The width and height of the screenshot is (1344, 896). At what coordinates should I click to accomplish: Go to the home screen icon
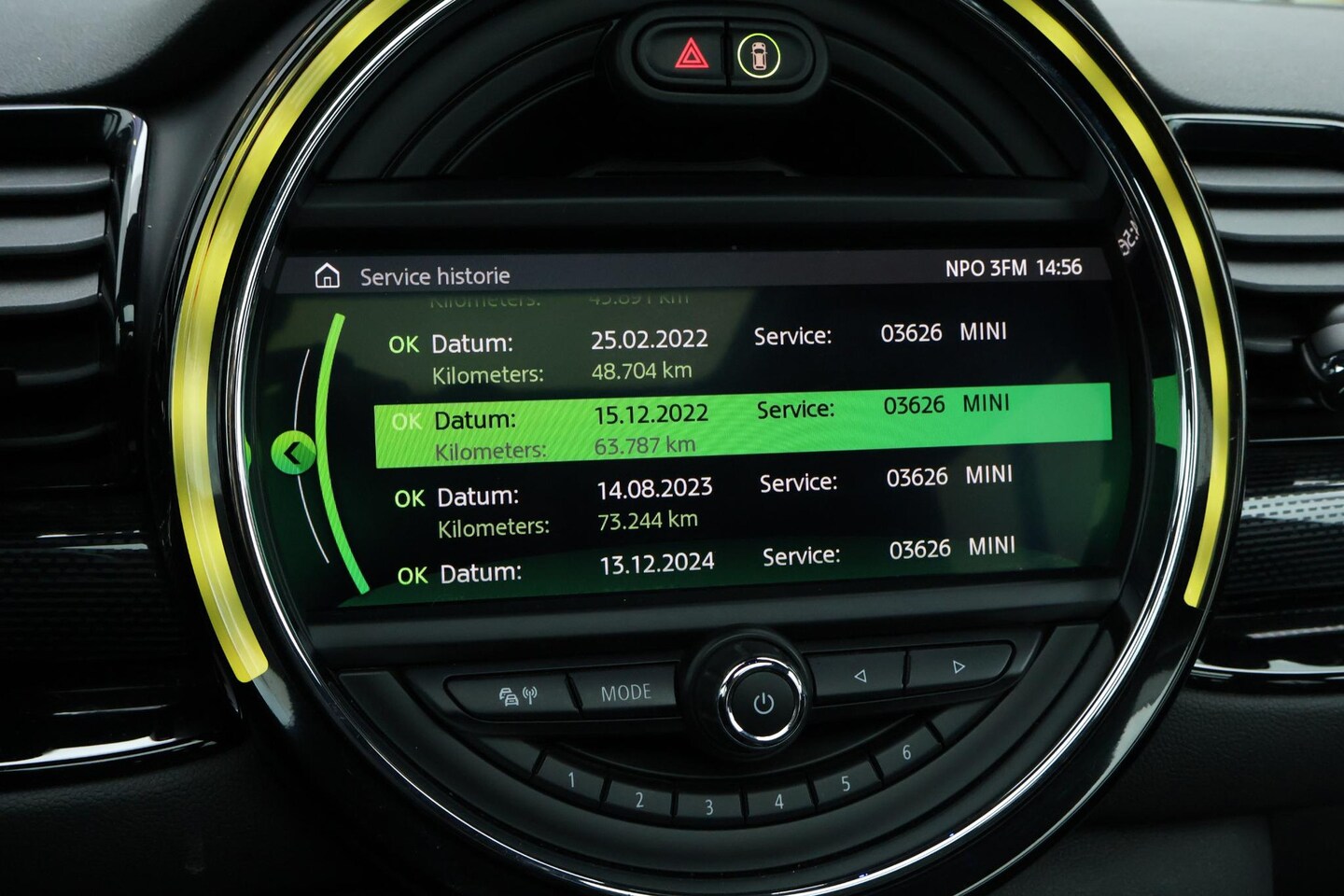(x=327, y=276)
